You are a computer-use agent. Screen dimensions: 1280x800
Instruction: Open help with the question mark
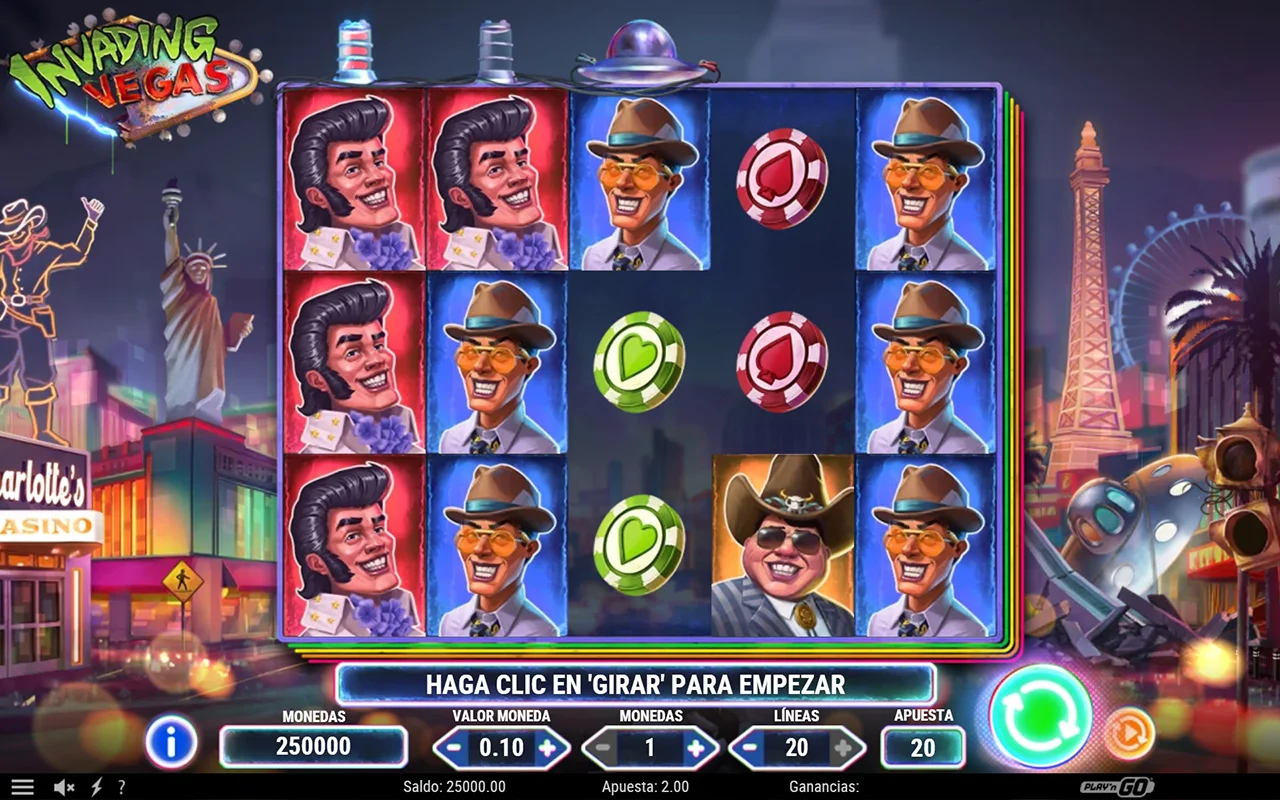tap(122, 787)
